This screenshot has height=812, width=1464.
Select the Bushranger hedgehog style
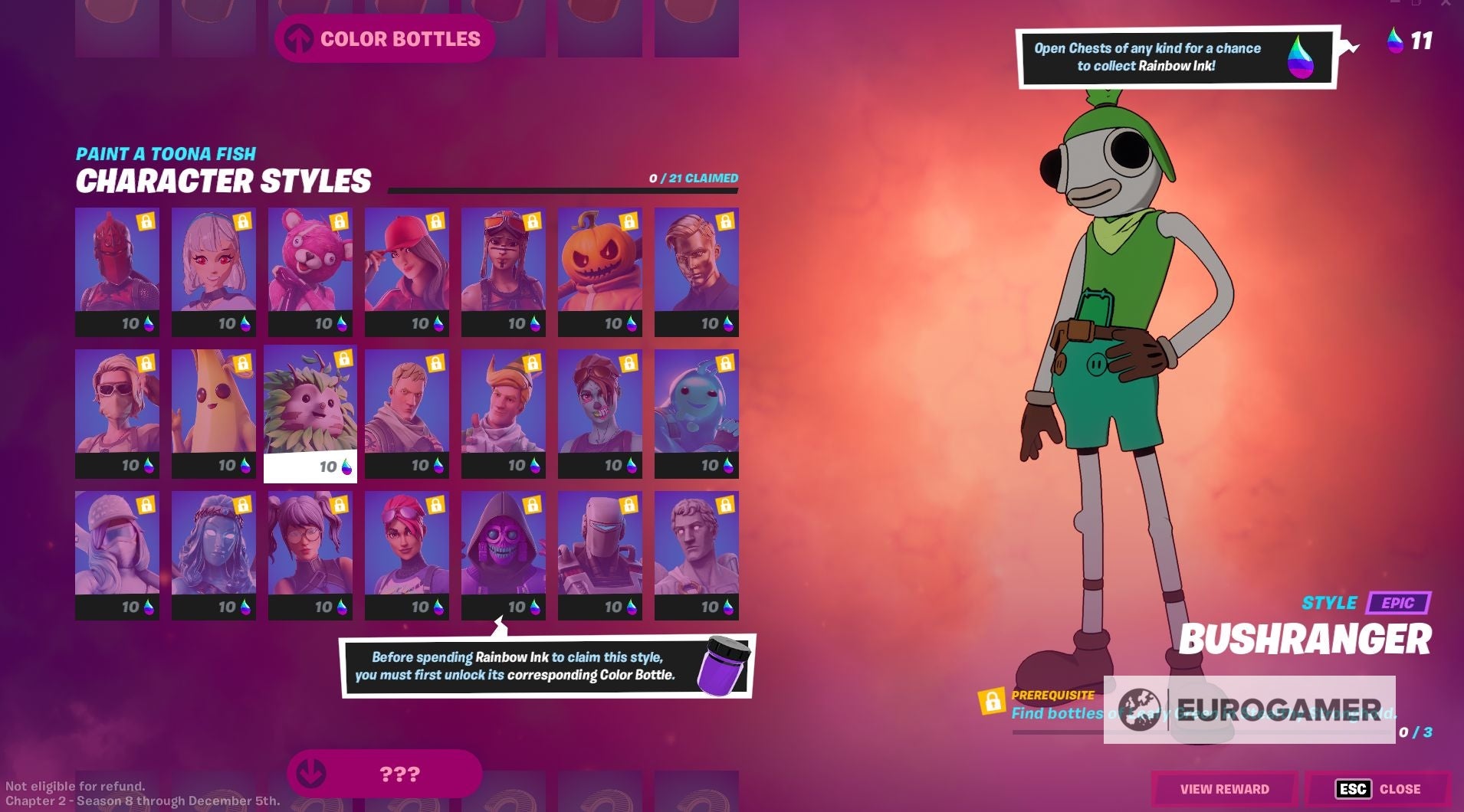tap(310, 402)
